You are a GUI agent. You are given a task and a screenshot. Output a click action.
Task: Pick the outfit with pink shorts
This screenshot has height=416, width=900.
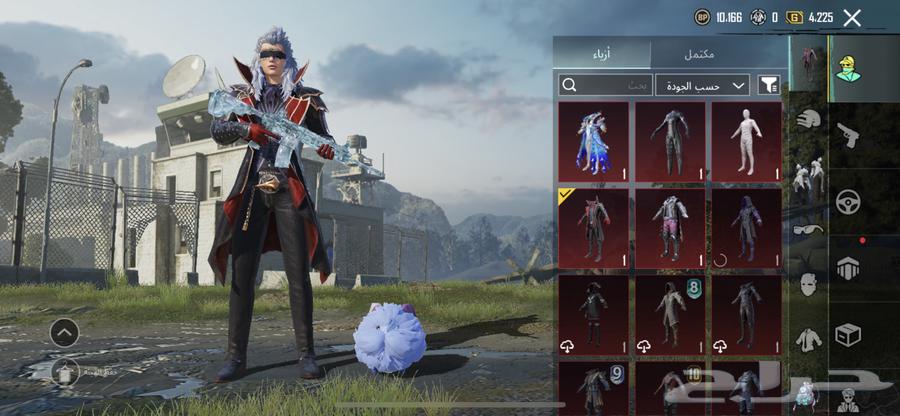670,228
